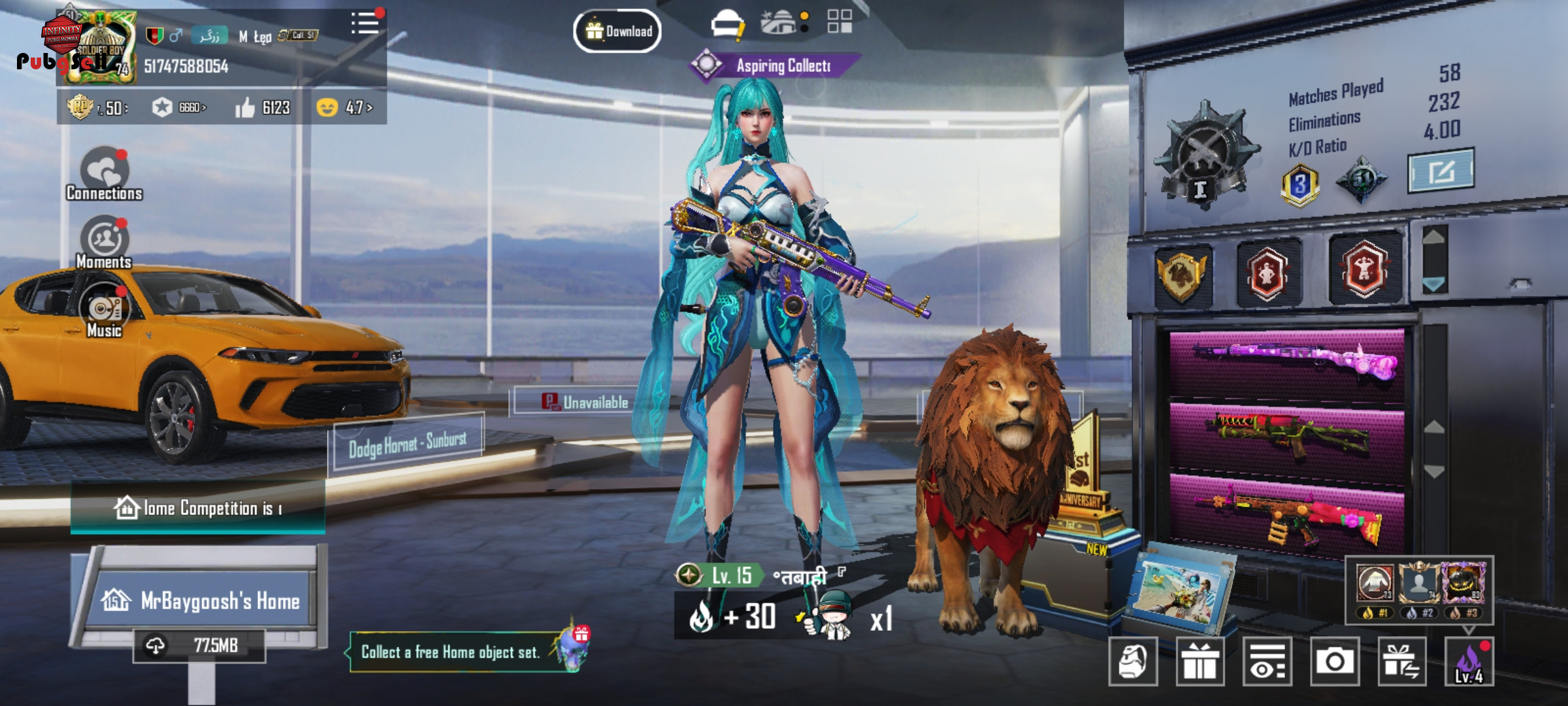Open the Home Competition banner
This screenshot has width=1568, height=706.
click(198, 508)
